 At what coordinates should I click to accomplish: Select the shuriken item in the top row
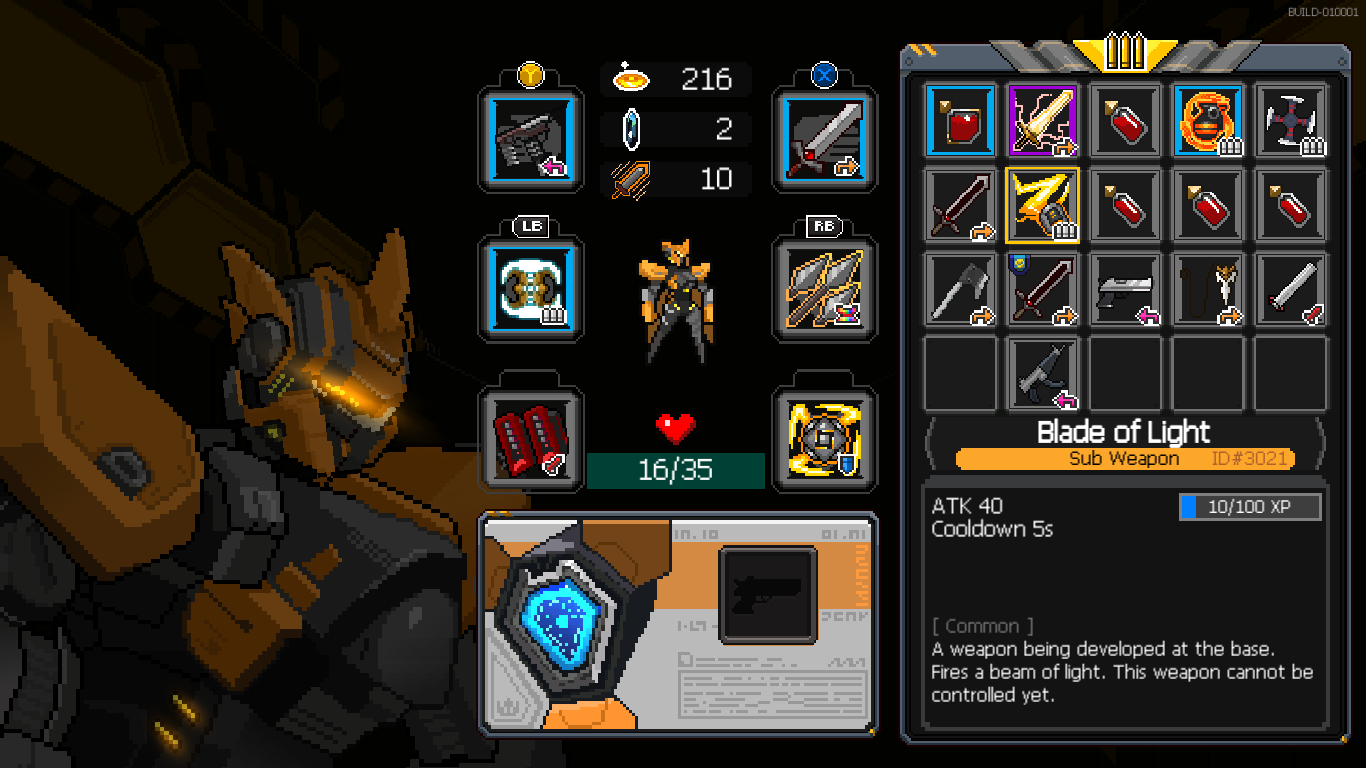pos(1290,120)
